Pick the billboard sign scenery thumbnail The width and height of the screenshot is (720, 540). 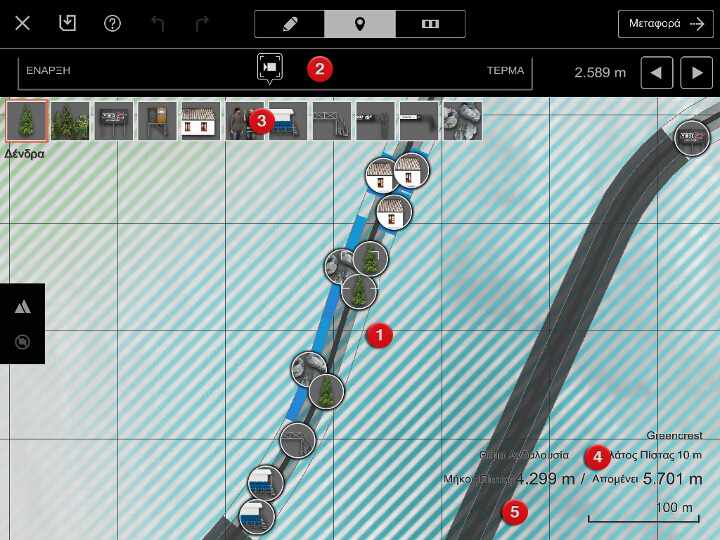[x=113, y=121]
